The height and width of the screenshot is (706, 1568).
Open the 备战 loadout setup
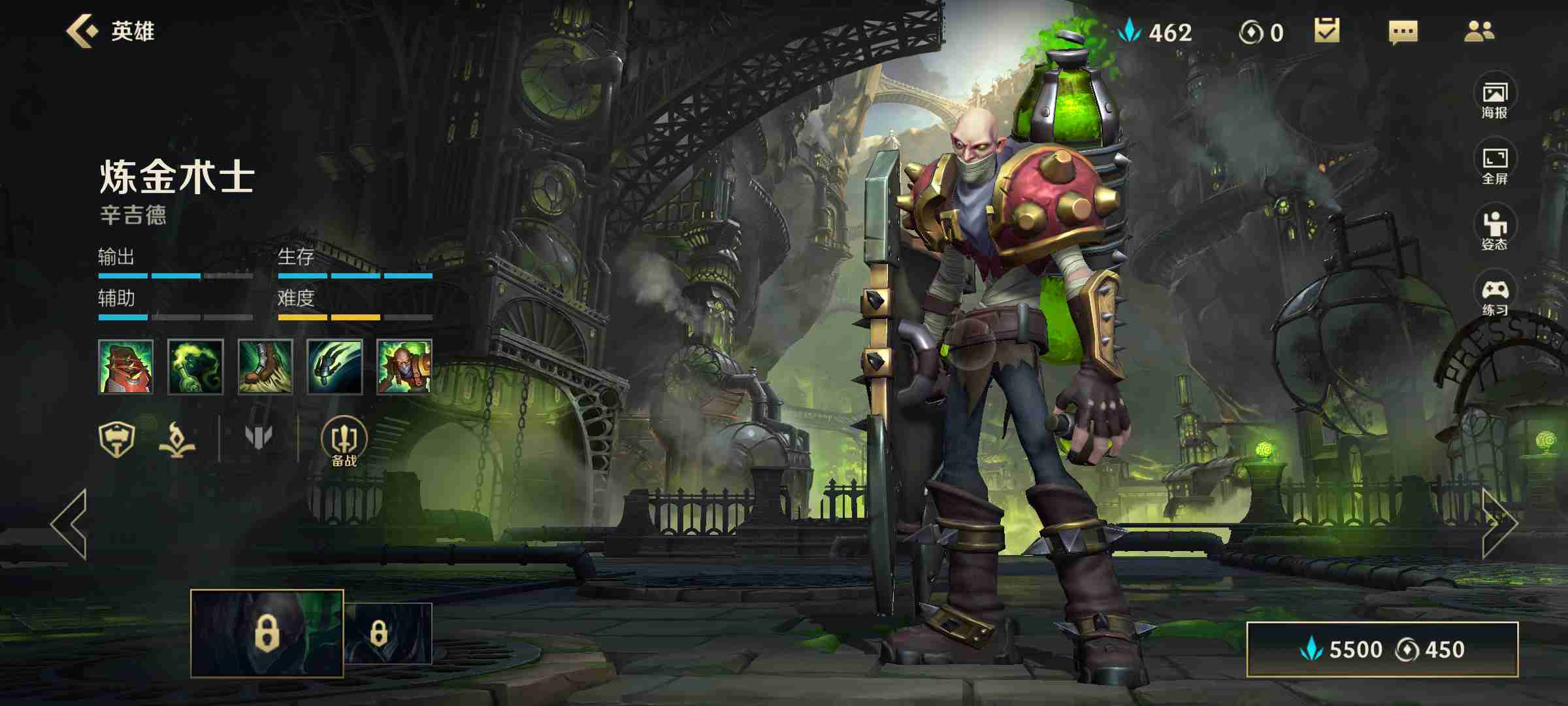point(344,441)
